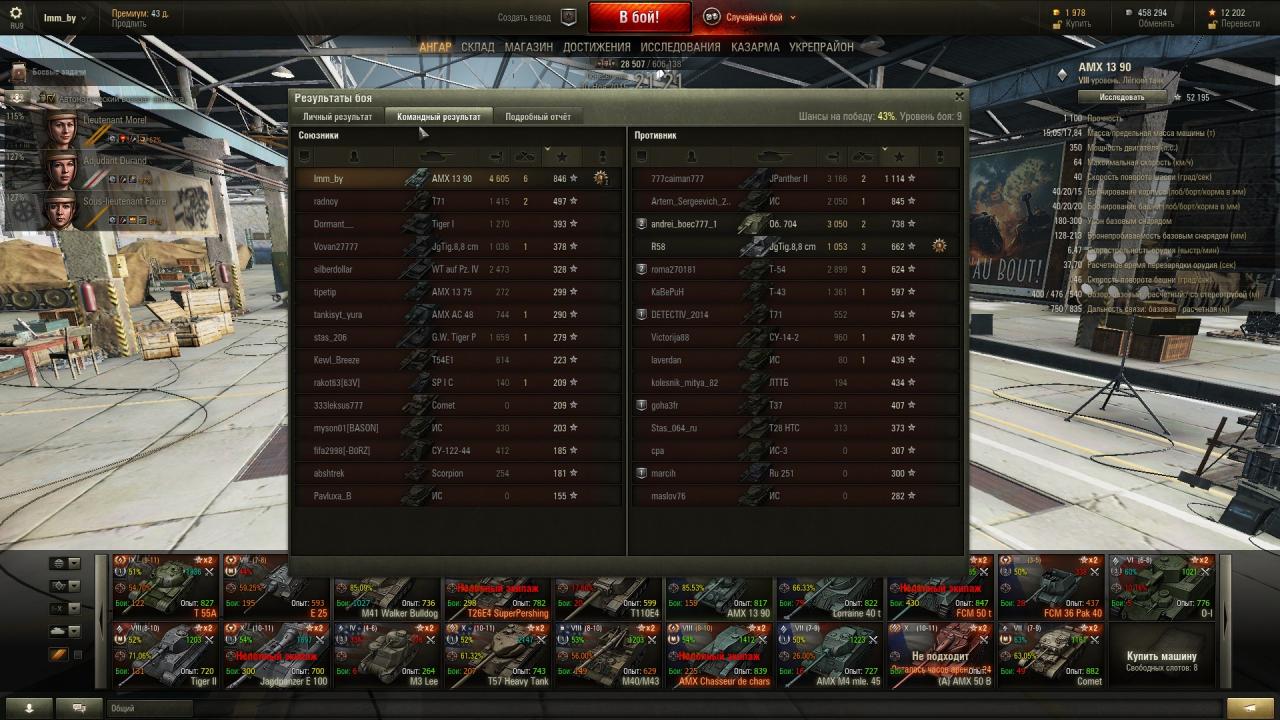Screen dimensions: 1280x720
Task: Open the КАЗАРМА barracks
Action: click(755, 47)
